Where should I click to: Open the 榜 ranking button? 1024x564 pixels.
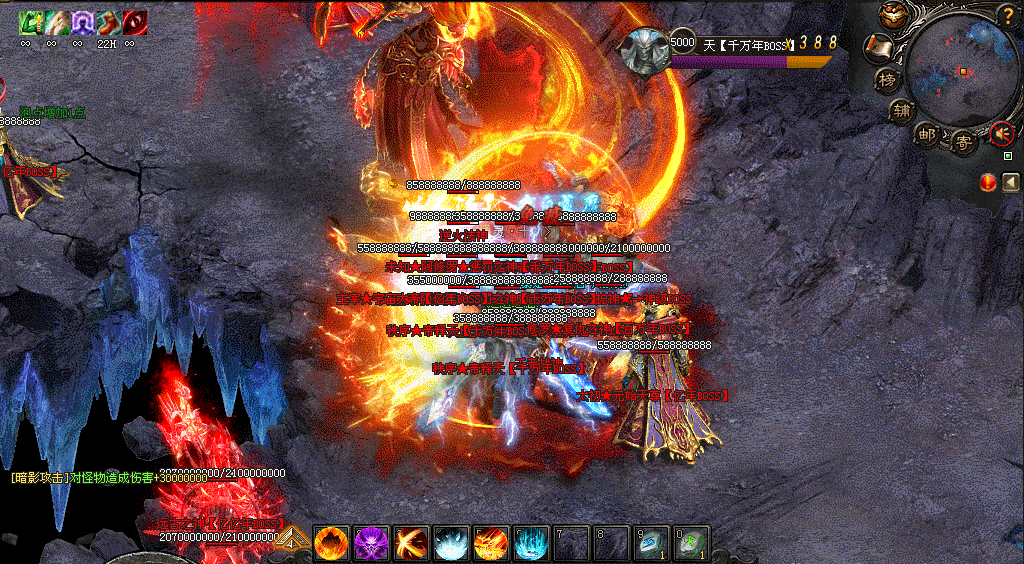[x=887, y=78]
